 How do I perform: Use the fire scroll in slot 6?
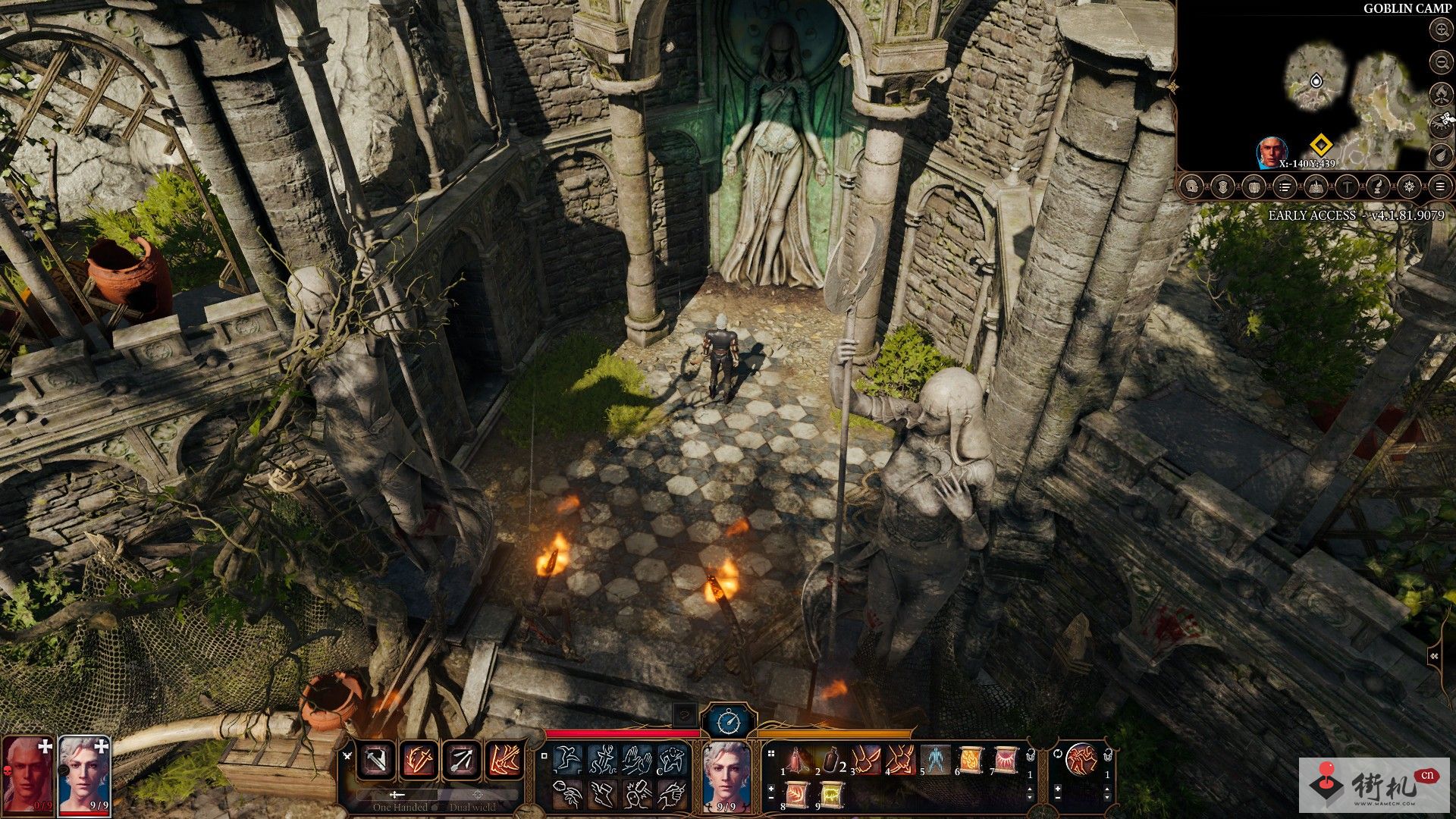971,759
